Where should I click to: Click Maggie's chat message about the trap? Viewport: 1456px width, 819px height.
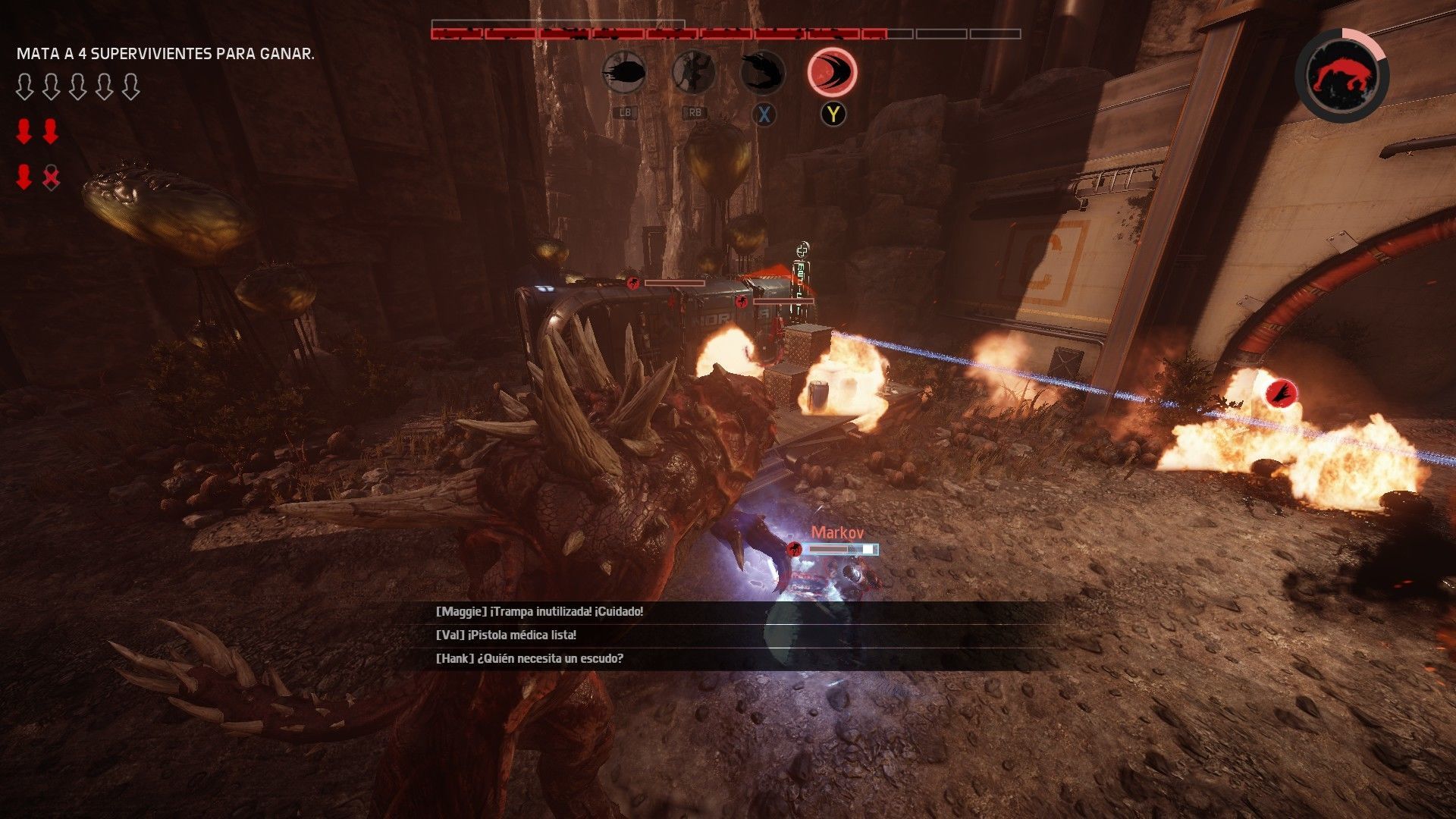tap(539, 611)
